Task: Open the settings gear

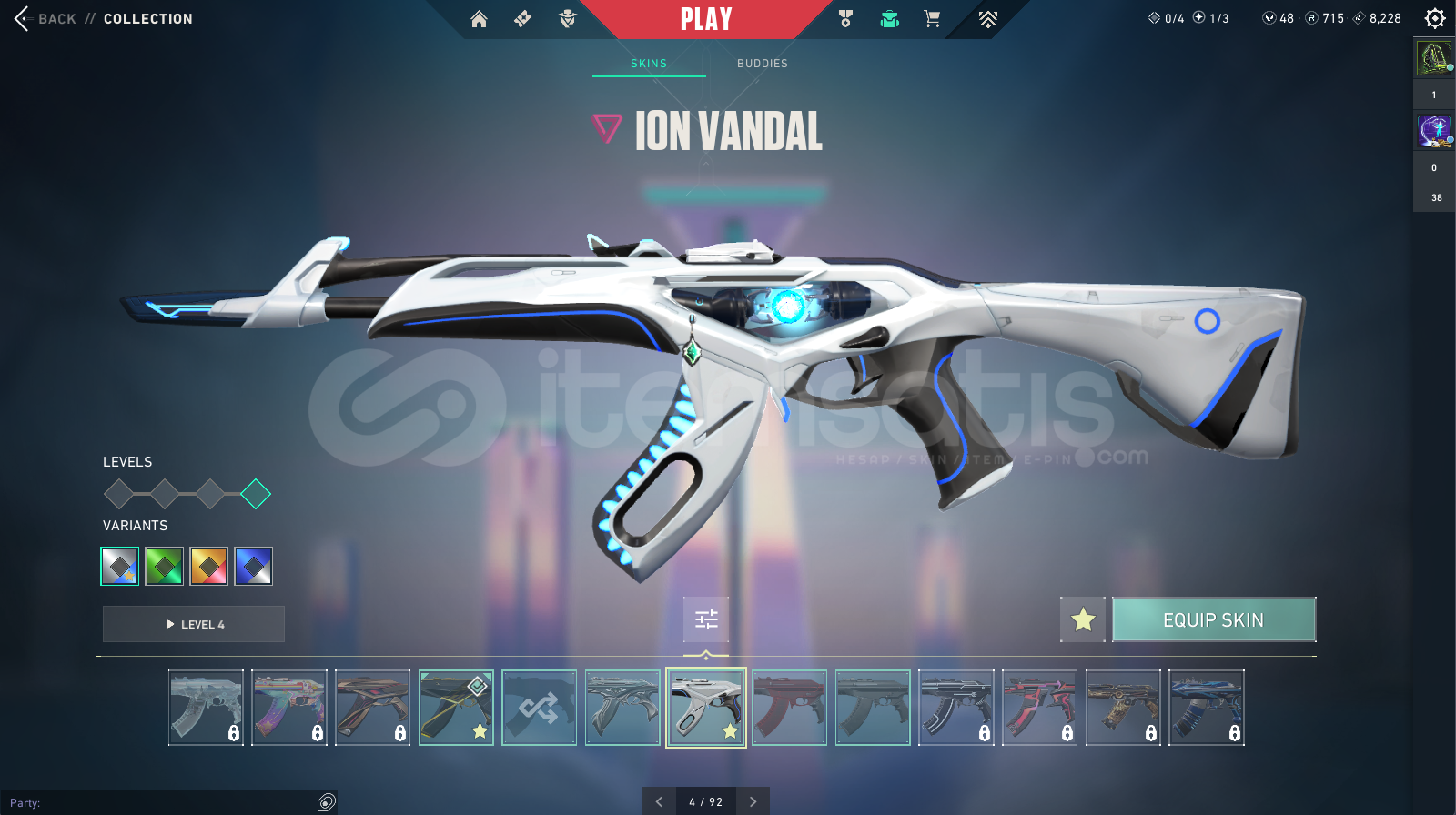Action: tap(1435, 18)
